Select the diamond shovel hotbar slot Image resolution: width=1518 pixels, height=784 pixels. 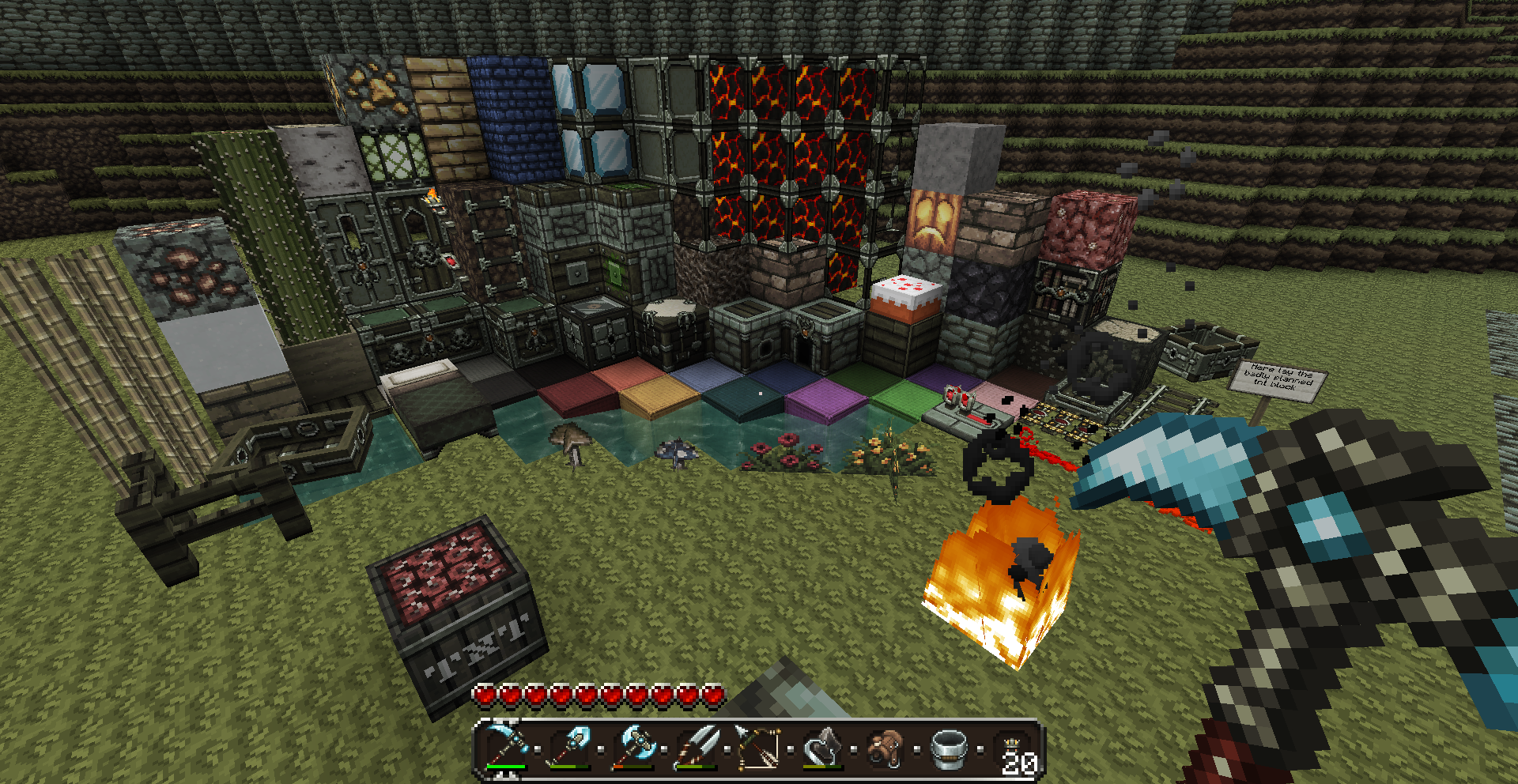click(x=570, y=747)
